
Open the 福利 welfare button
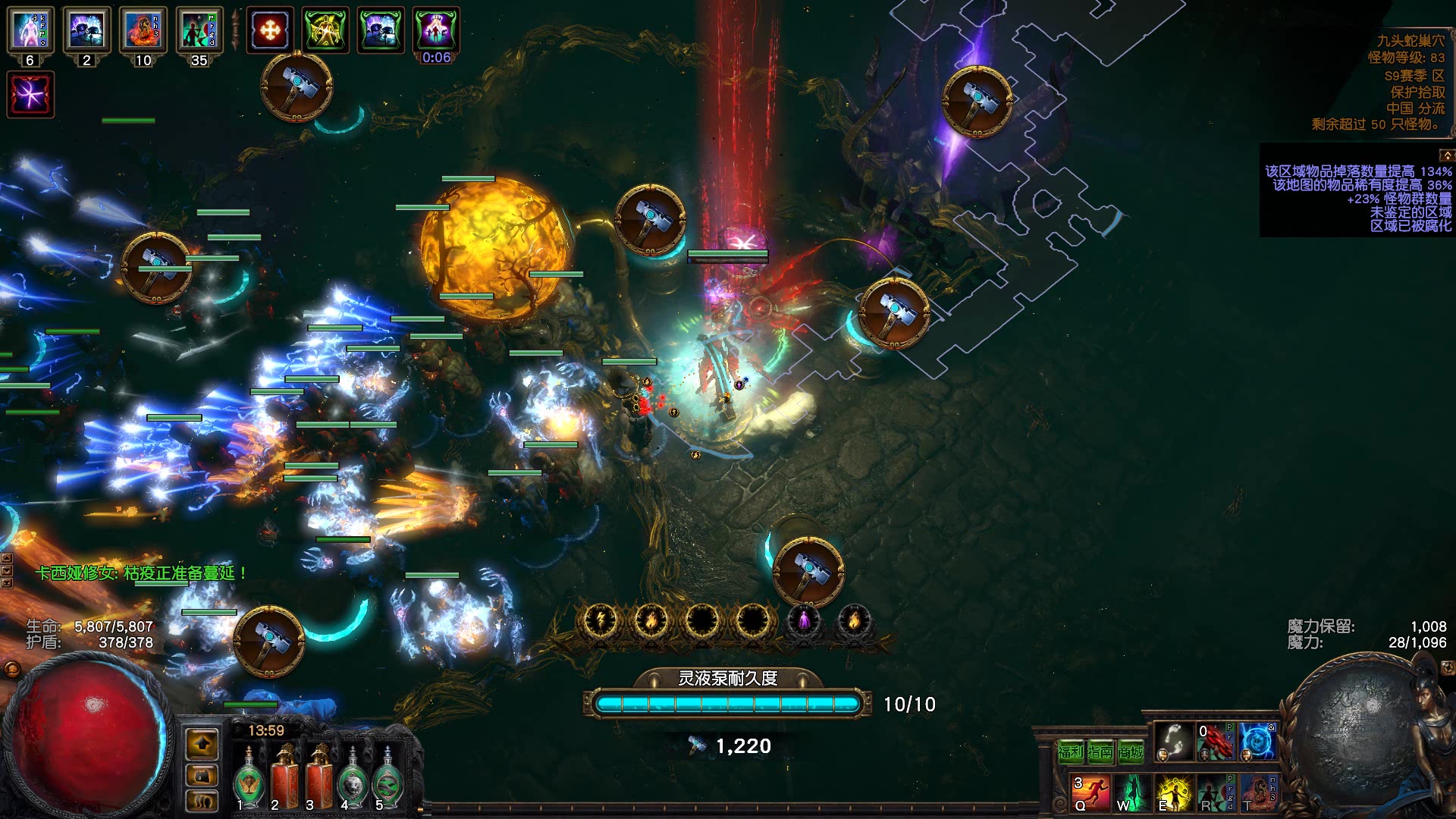point(1070,752)
